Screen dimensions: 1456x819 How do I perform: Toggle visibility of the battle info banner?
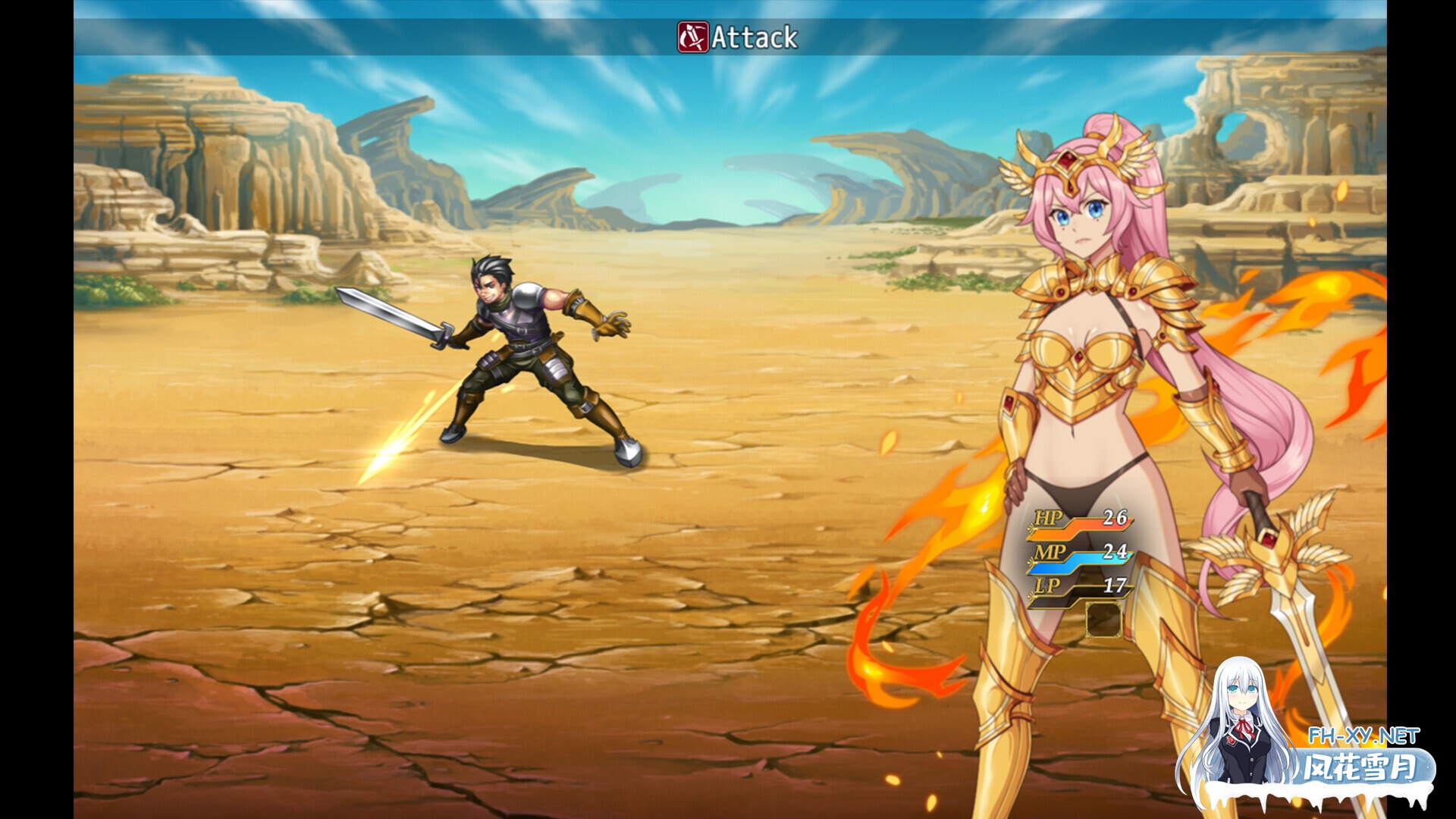coord(728,34)
